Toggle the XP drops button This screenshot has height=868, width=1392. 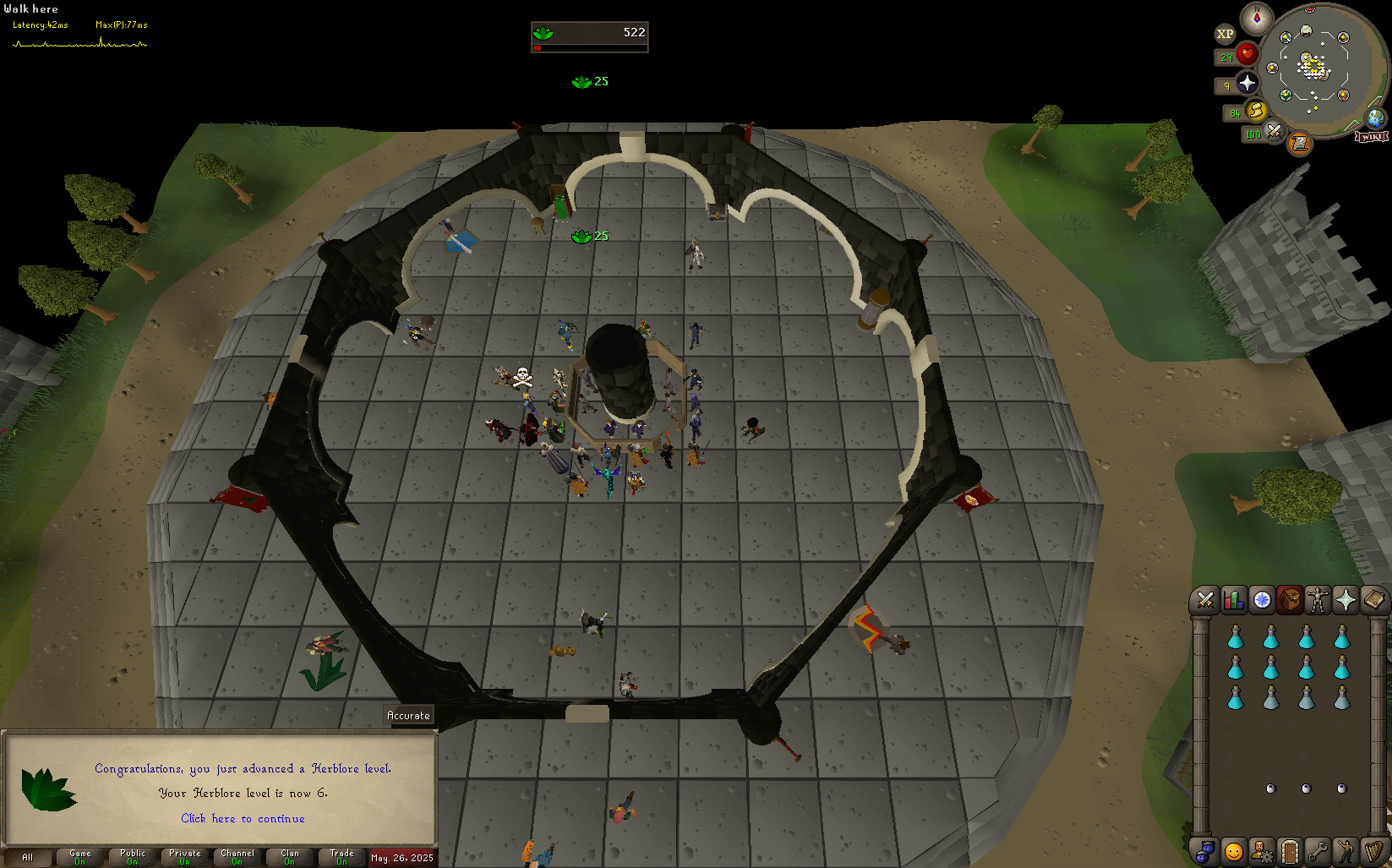[1225, 34]
